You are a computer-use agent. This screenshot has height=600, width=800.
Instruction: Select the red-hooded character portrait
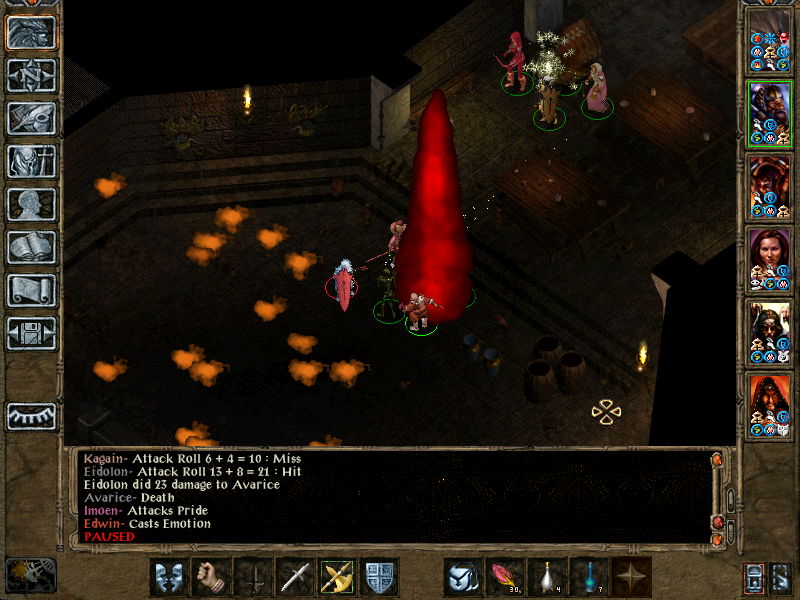[769, 405]
